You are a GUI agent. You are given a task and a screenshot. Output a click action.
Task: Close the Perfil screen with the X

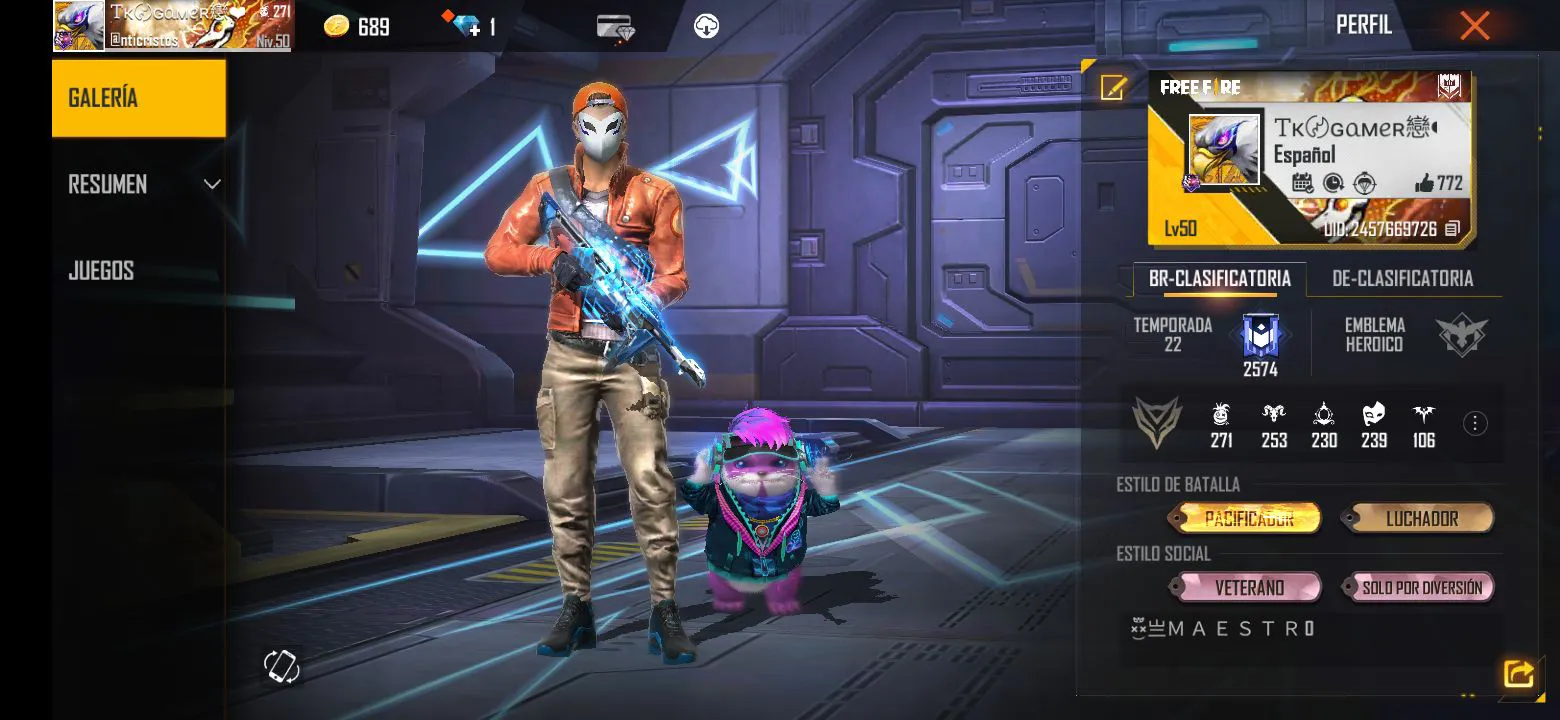click(1474, 26)
